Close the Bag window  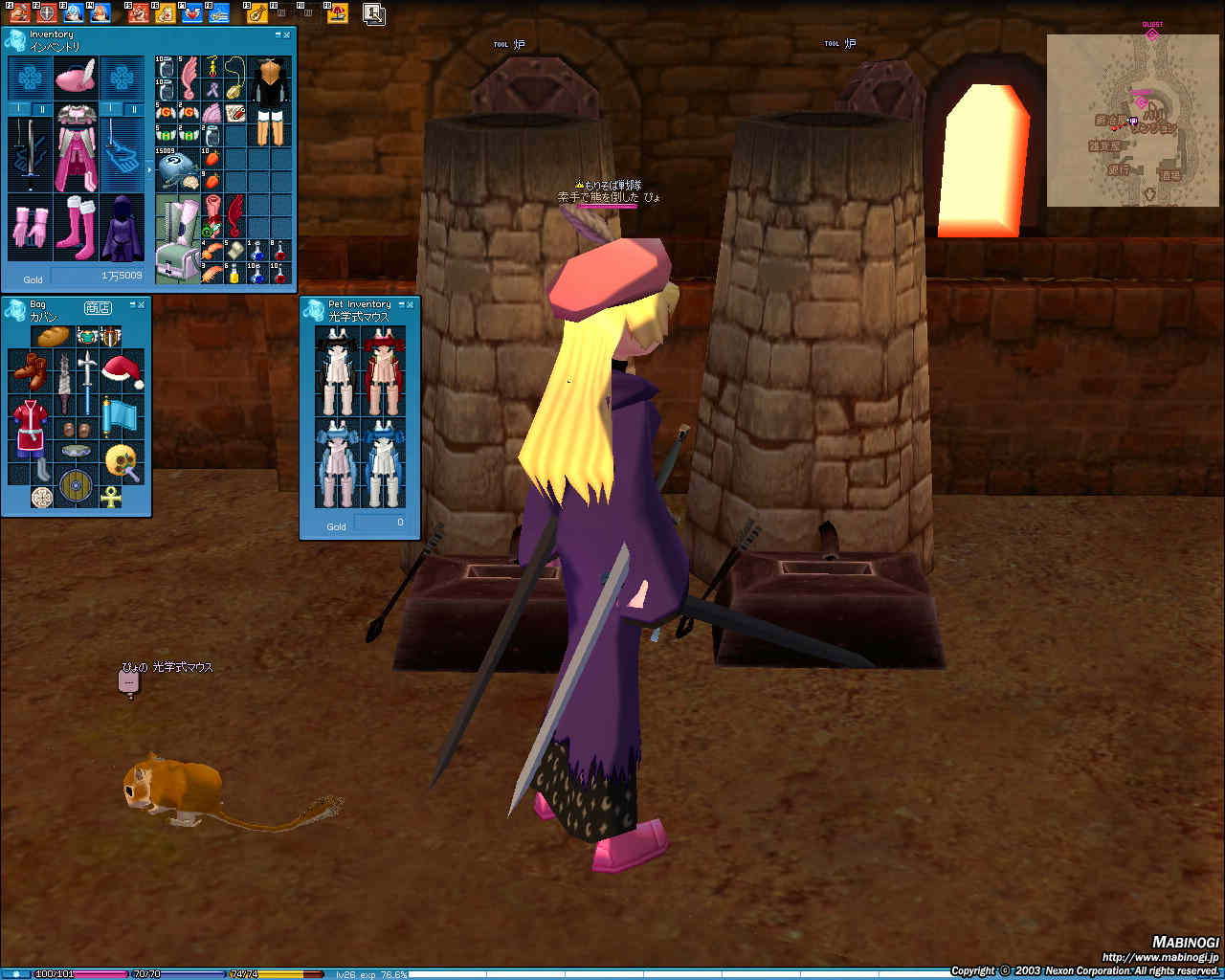141,304
